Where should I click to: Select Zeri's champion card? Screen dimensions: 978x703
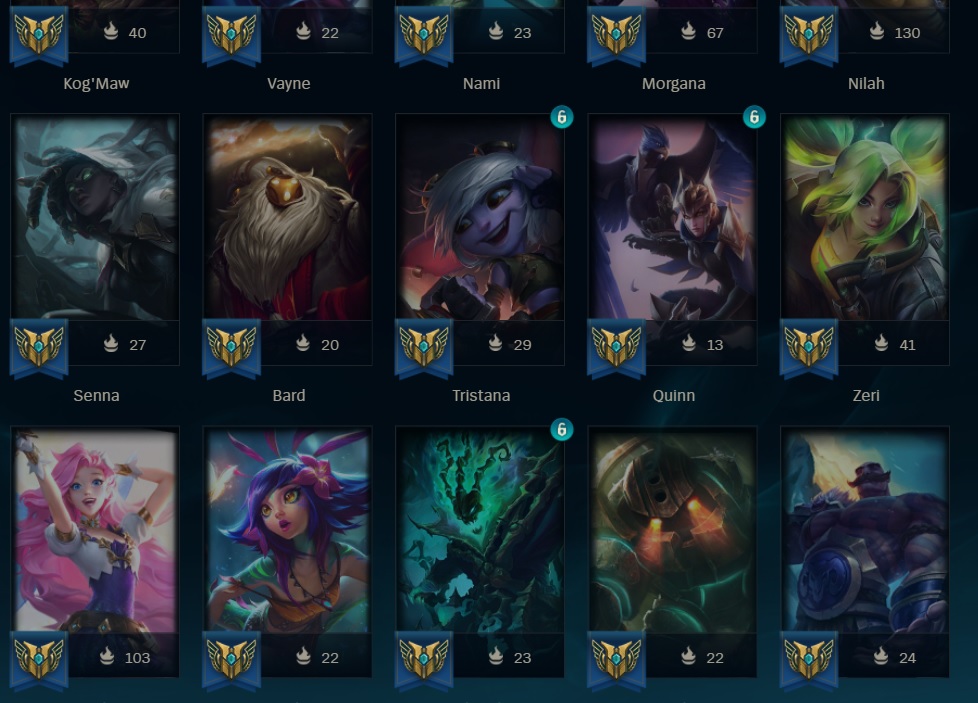click(865, 220)
